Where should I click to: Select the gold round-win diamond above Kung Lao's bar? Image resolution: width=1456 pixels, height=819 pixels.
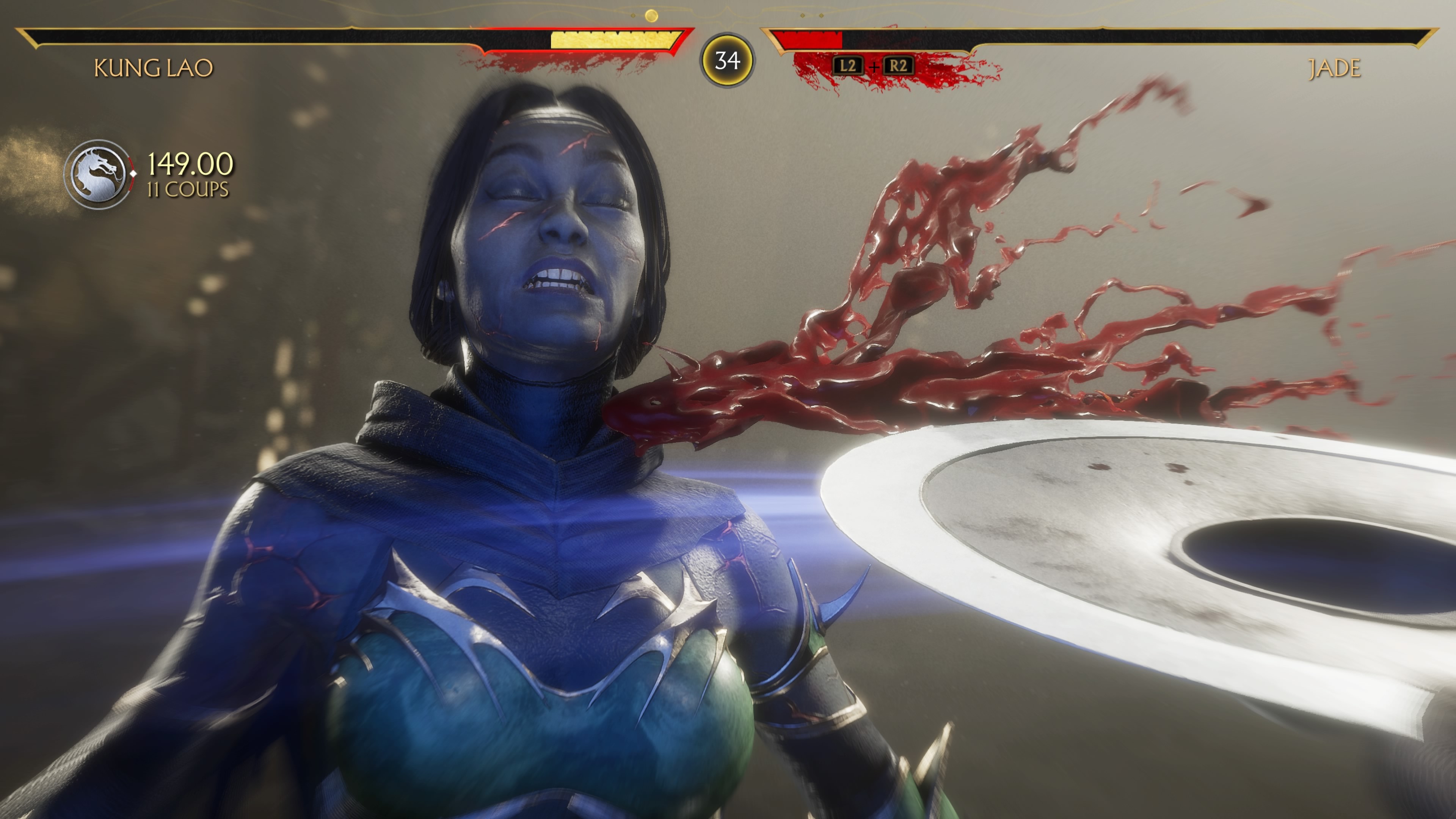click(651, 15)
